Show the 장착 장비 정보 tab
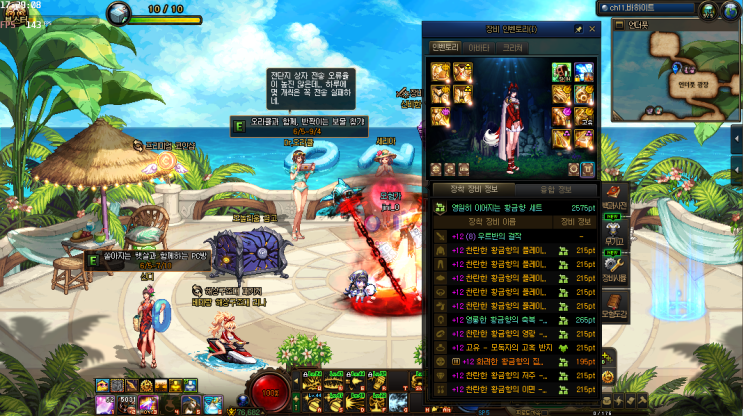This screenshot has width=743, height=416. [x=472, y=188]
